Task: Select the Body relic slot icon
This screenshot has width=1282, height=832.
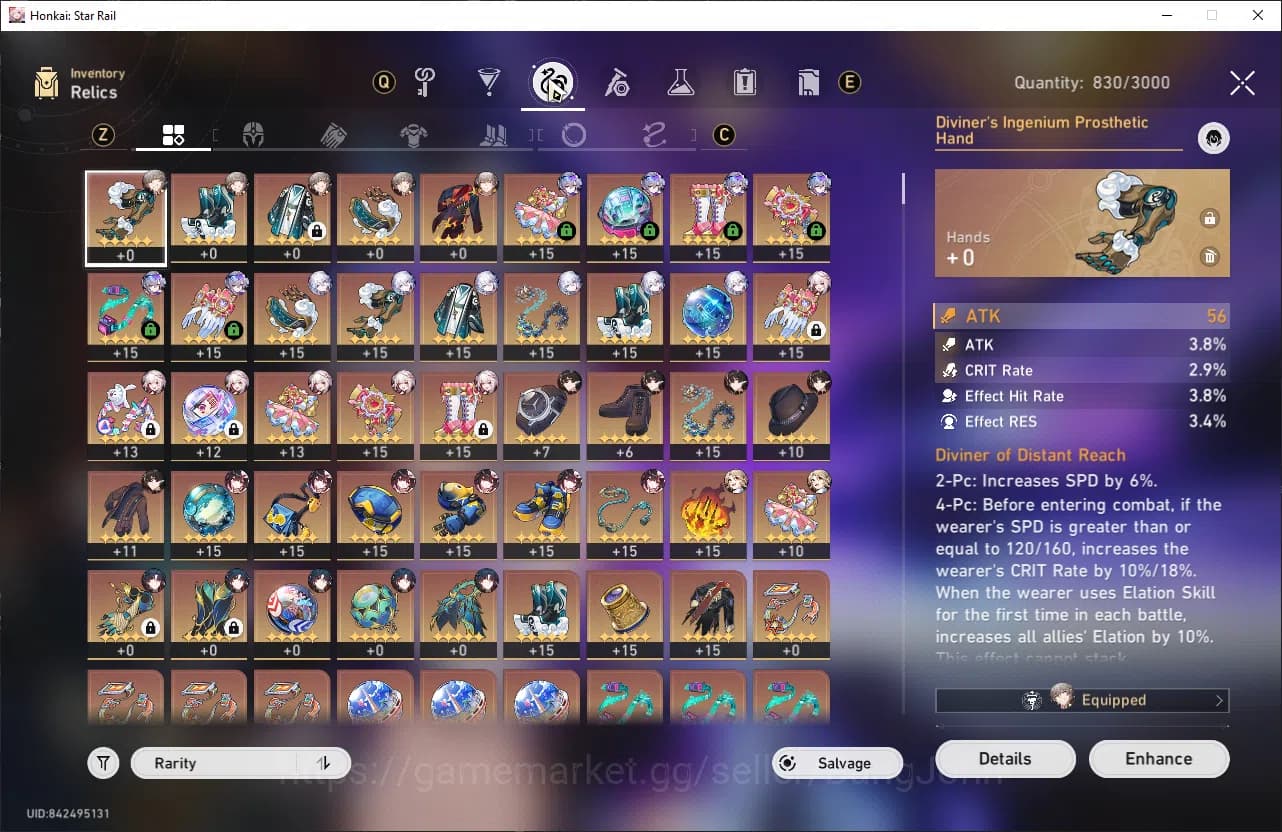Action: pyautogui.click(x=413, y=134)
